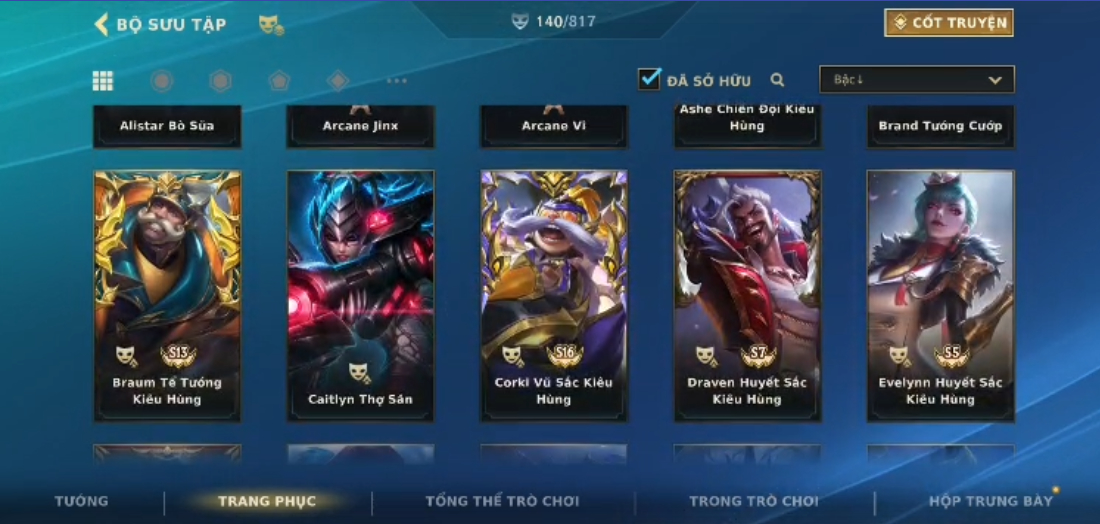Switch to the Tổng Thể Trò Chơi tab
The image size is (1100, 524).
[502, 501]
